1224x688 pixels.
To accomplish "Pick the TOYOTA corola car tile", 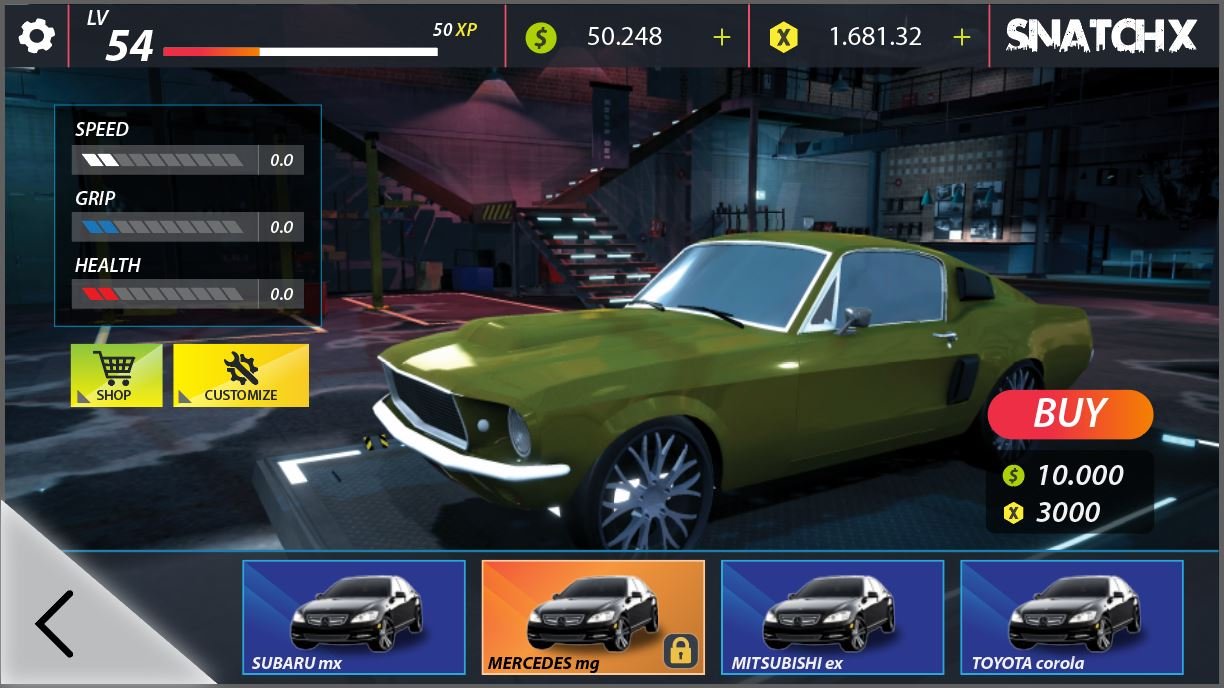I will point(1071,617).
